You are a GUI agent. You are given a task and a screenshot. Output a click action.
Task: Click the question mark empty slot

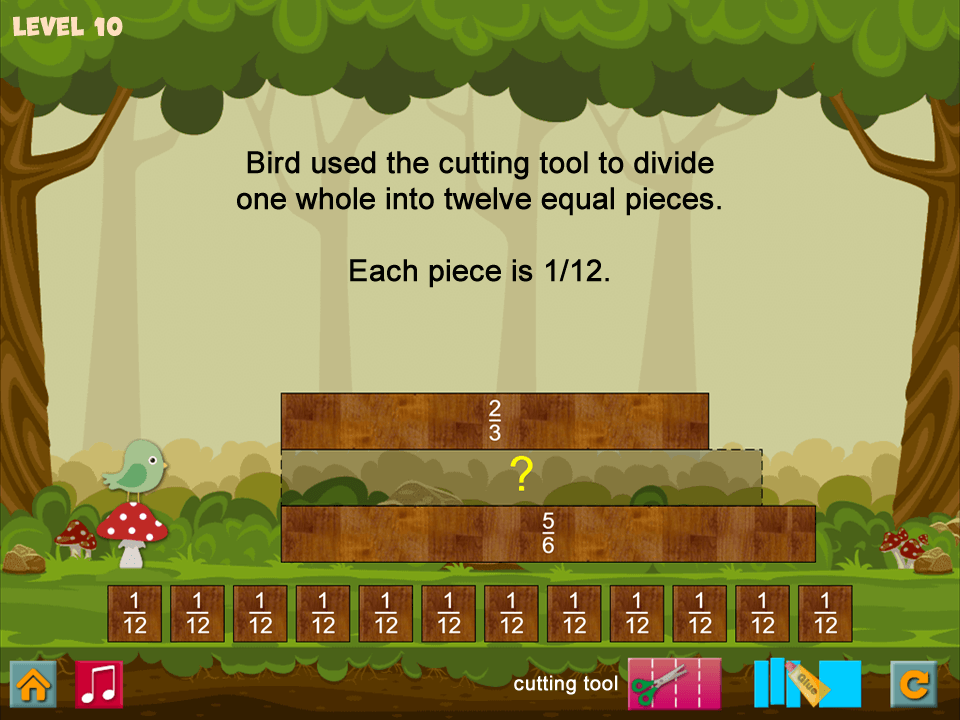point(521,477)
